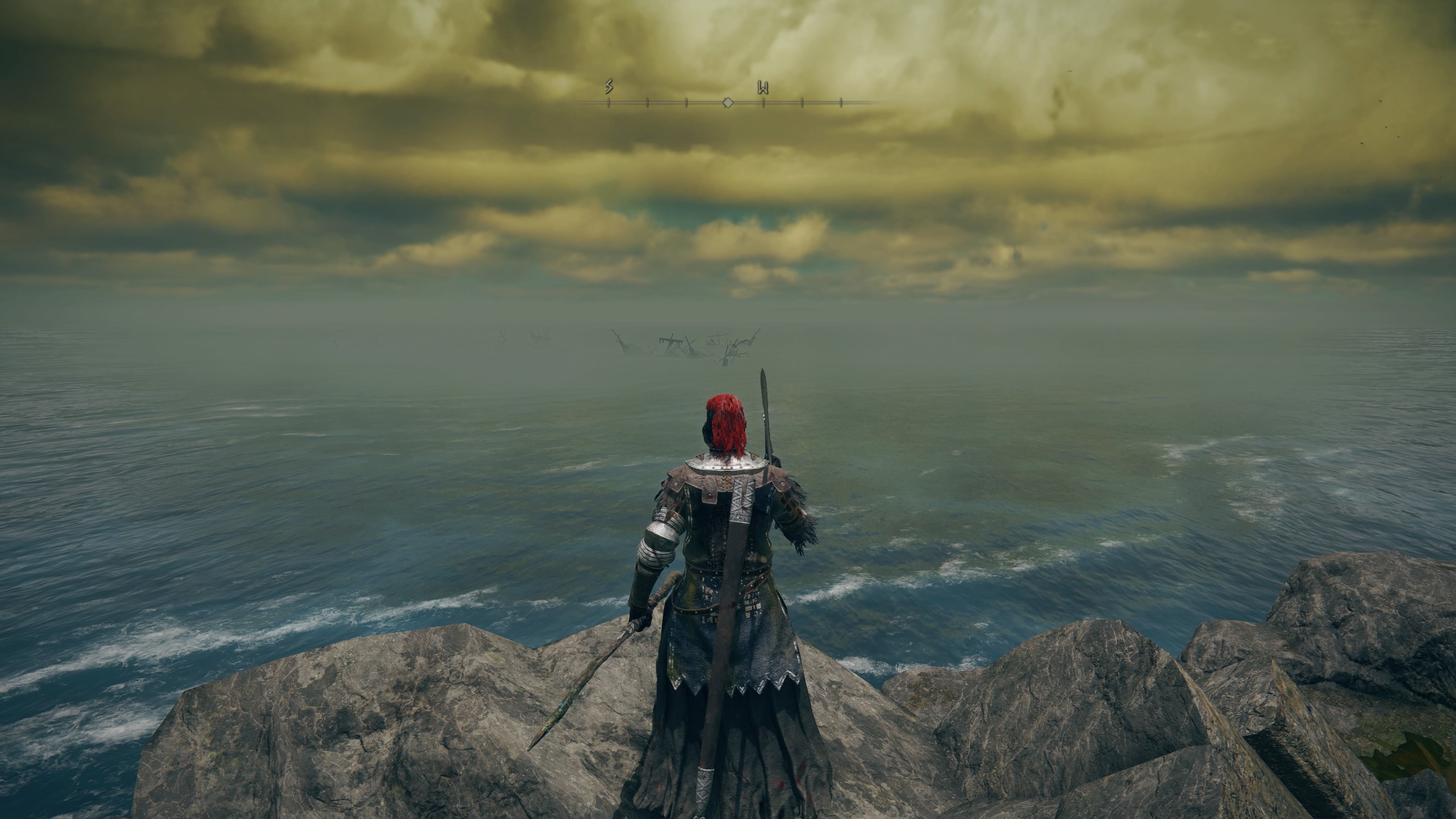Select the South rune on the compass
Image resolution: width=1456 pixels, height=819 pixels.
click(609, 86)
